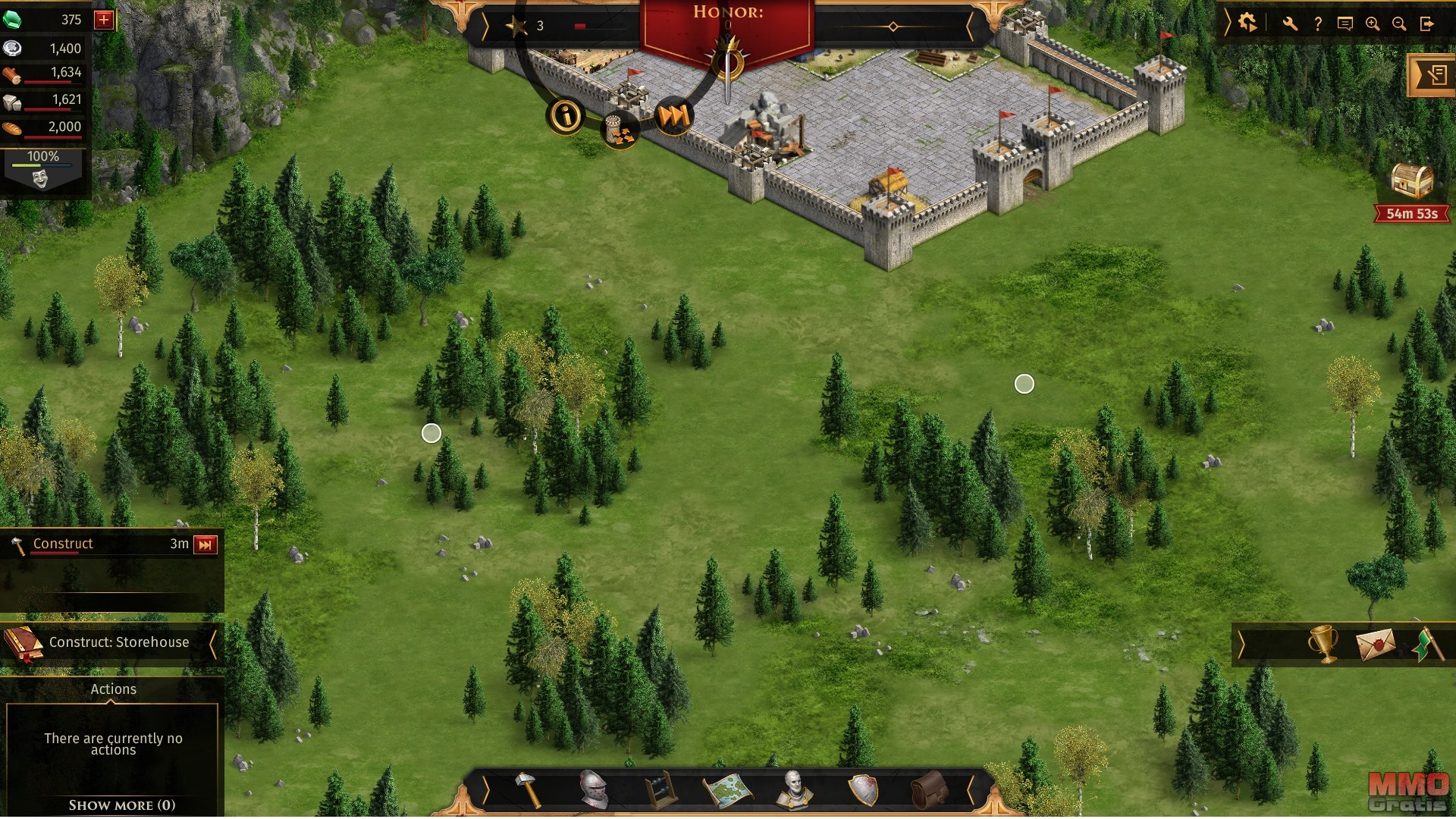Log out using the exit arrow icon
Screen dimensions: 1456x819
click(1427, 24)
